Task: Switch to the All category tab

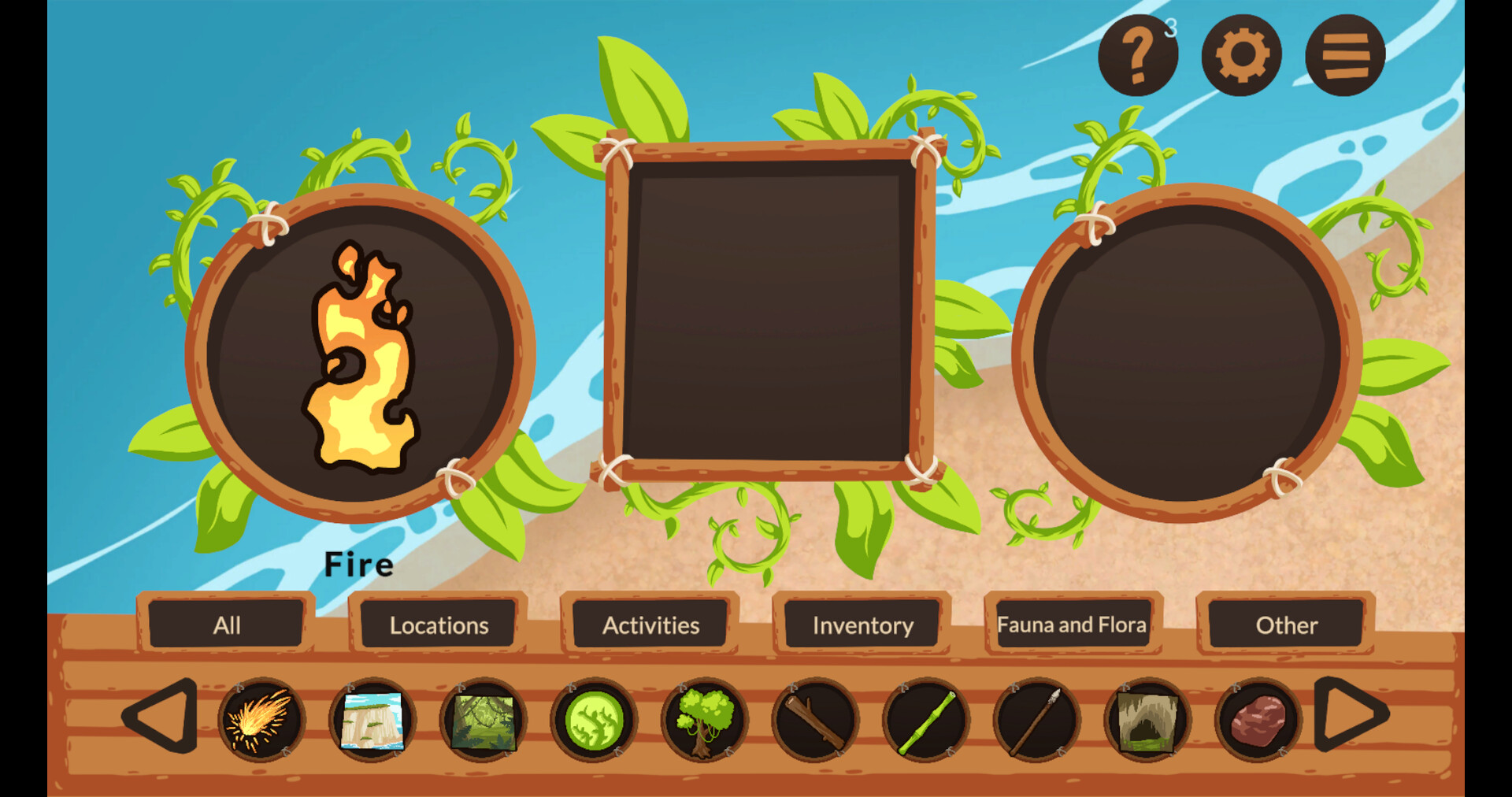Action: (227, 625)
